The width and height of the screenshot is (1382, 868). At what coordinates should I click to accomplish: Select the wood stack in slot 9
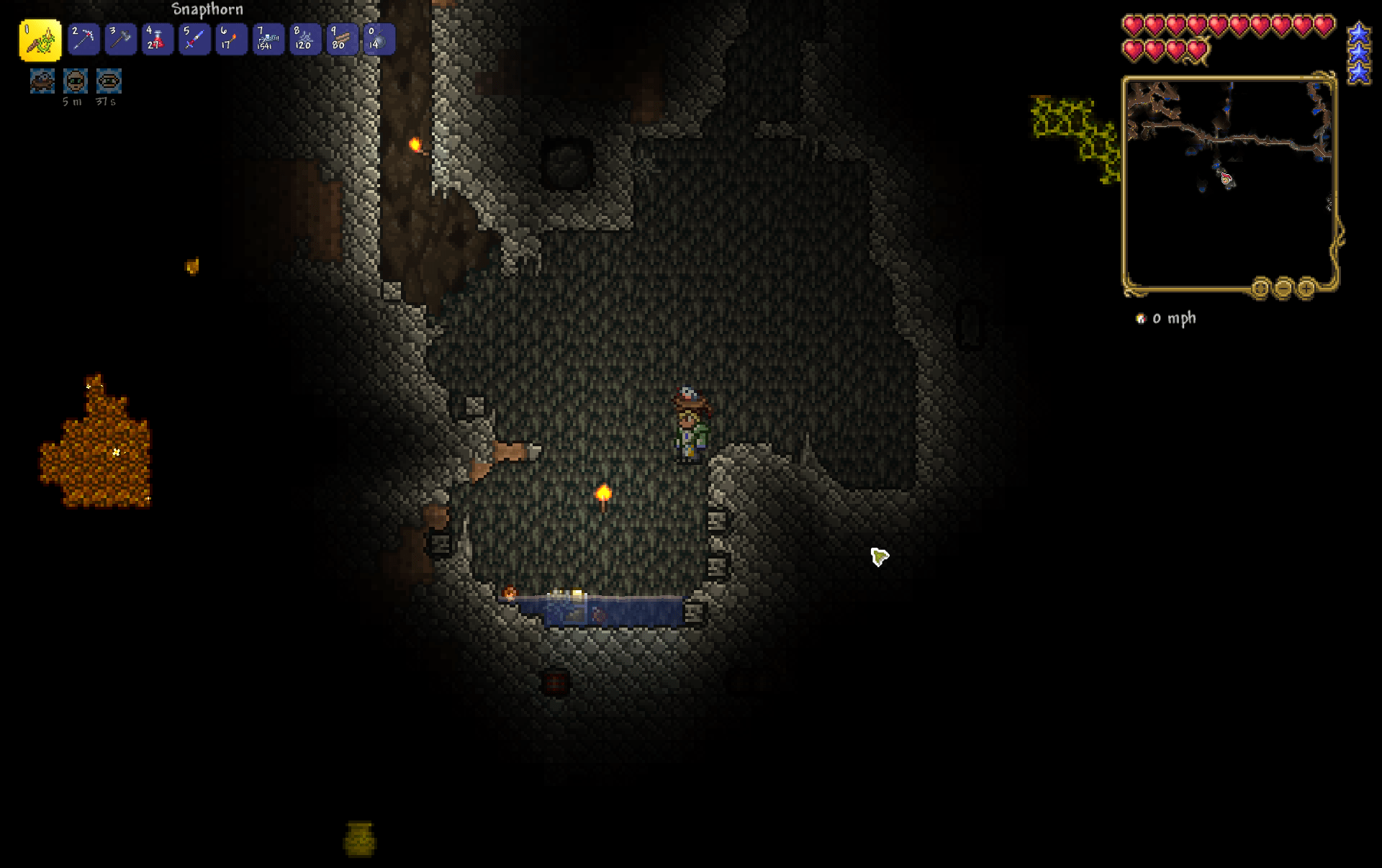[342, 40]
